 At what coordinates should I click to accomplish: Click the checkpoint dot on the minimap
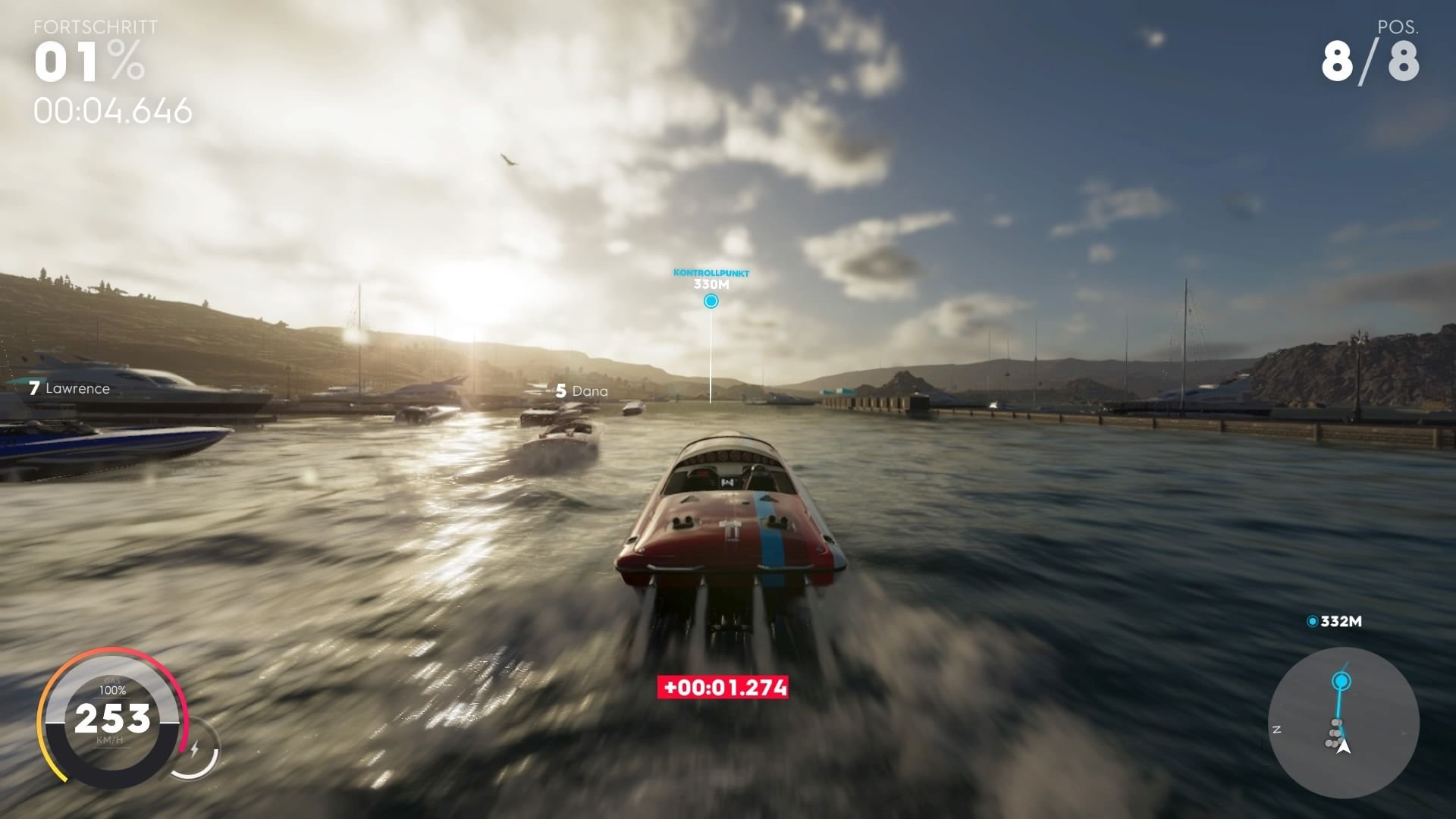tap(1341, 681)
